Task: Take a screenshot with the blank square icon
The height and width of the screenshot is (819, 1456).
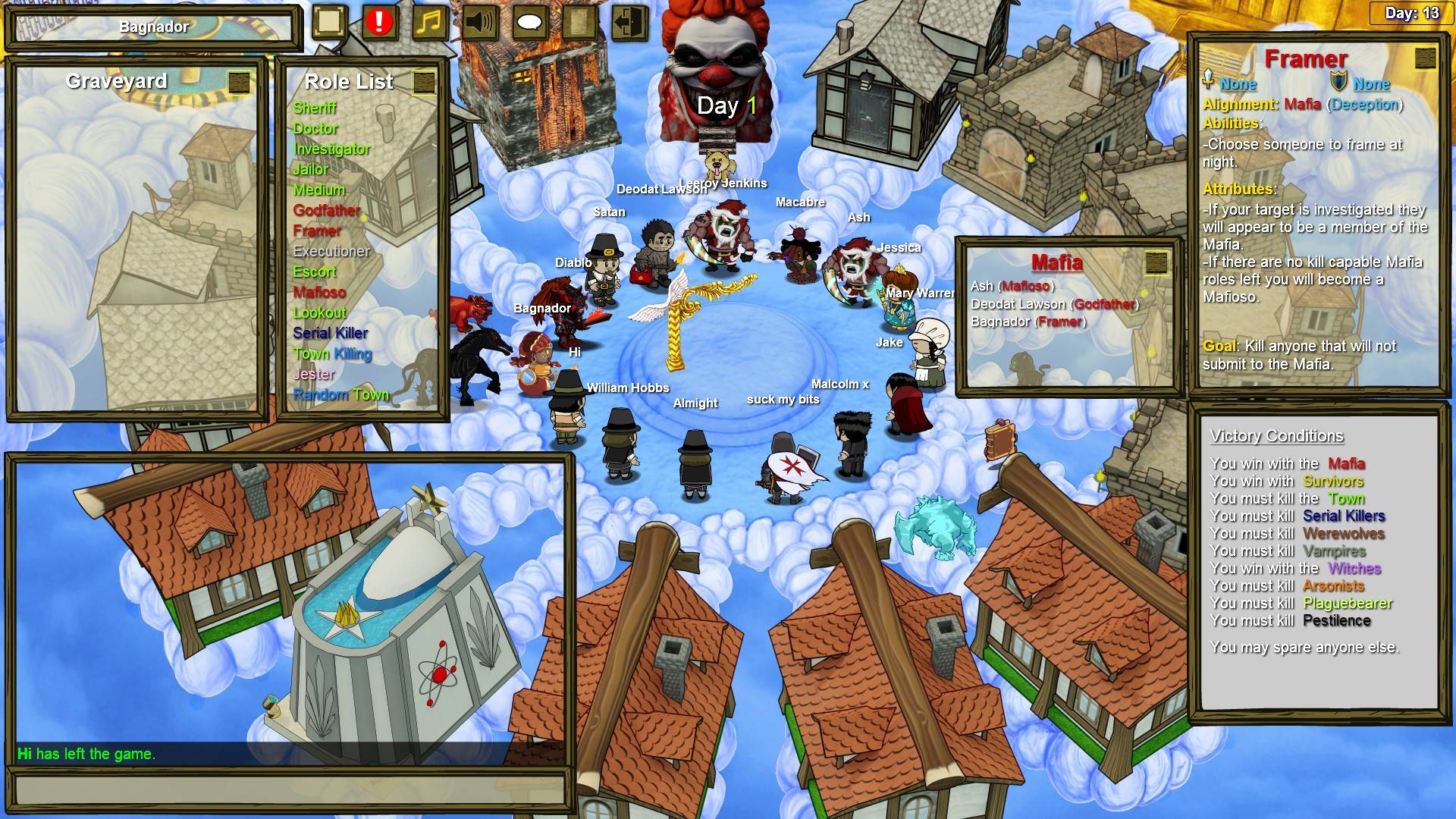Action: point(328,21)
